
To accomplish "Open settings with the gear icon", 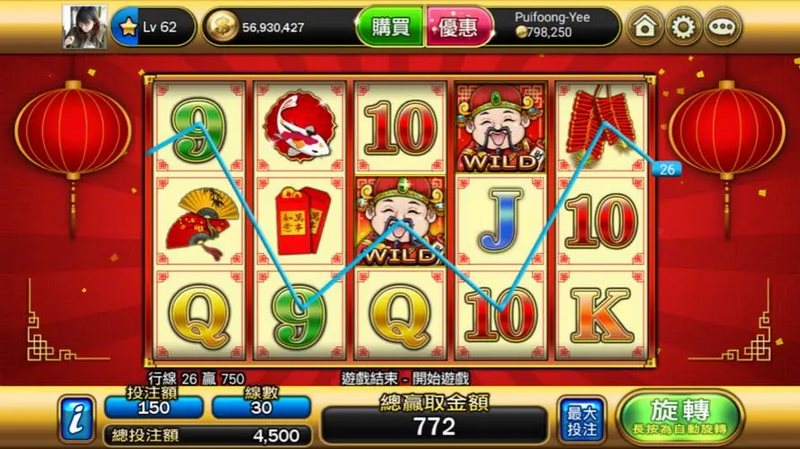I will coord(683,27).
